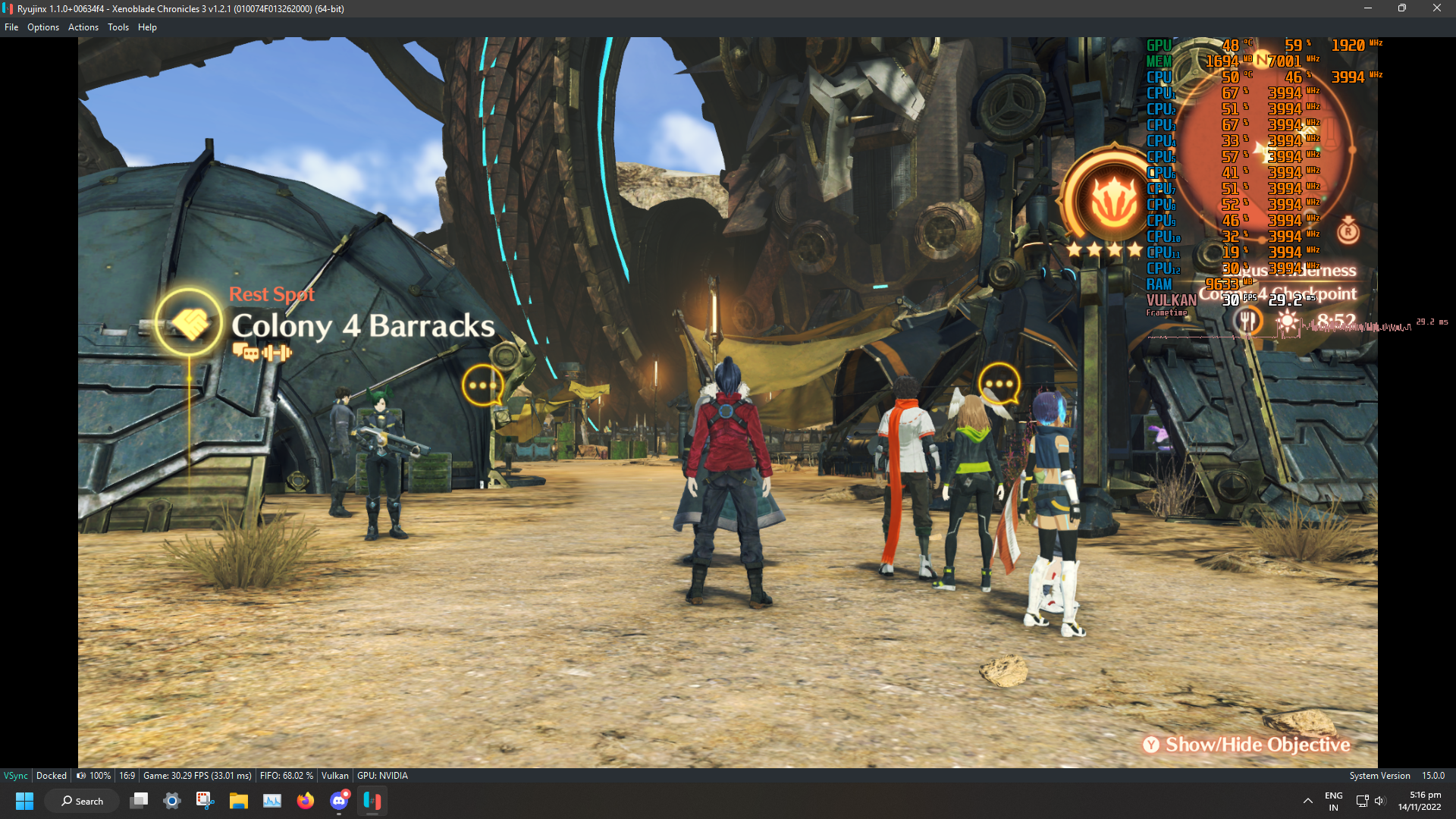Toggle VSync in the emulator status bar
Viewport: 1456px width, 819px height.
click(16, 776)
